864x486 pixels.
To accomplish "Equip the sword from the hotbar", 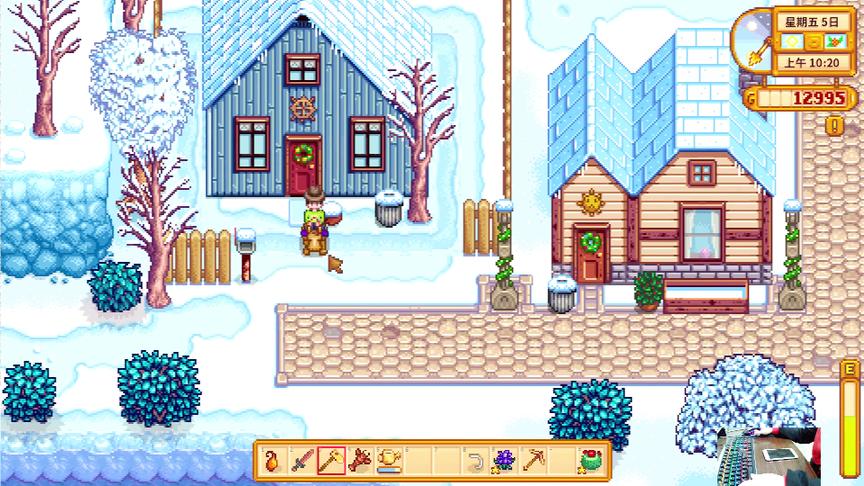I will 303,461.
